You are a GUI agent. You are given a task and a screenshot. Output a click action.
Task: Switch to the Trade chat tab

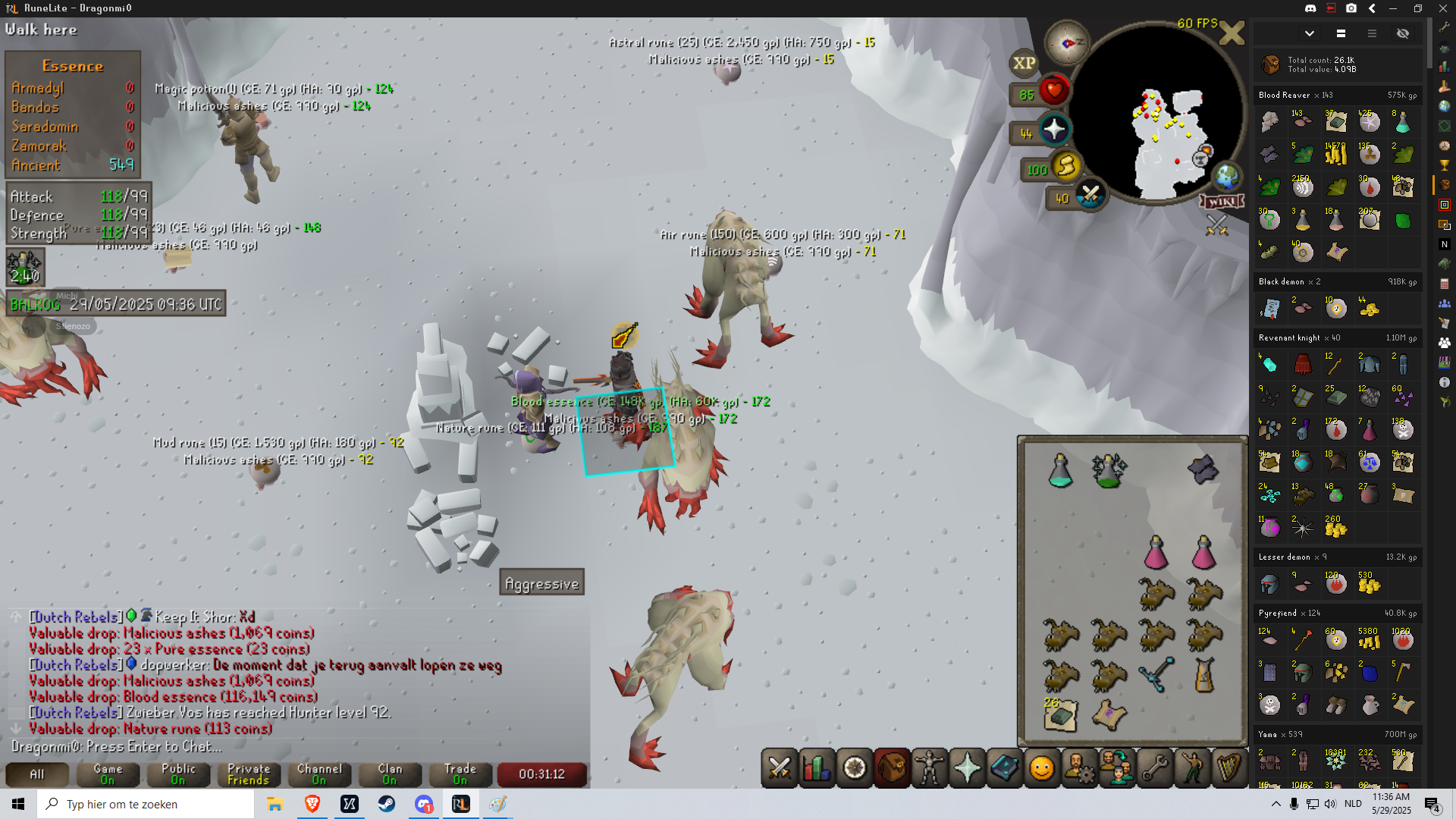coord(460,773)
